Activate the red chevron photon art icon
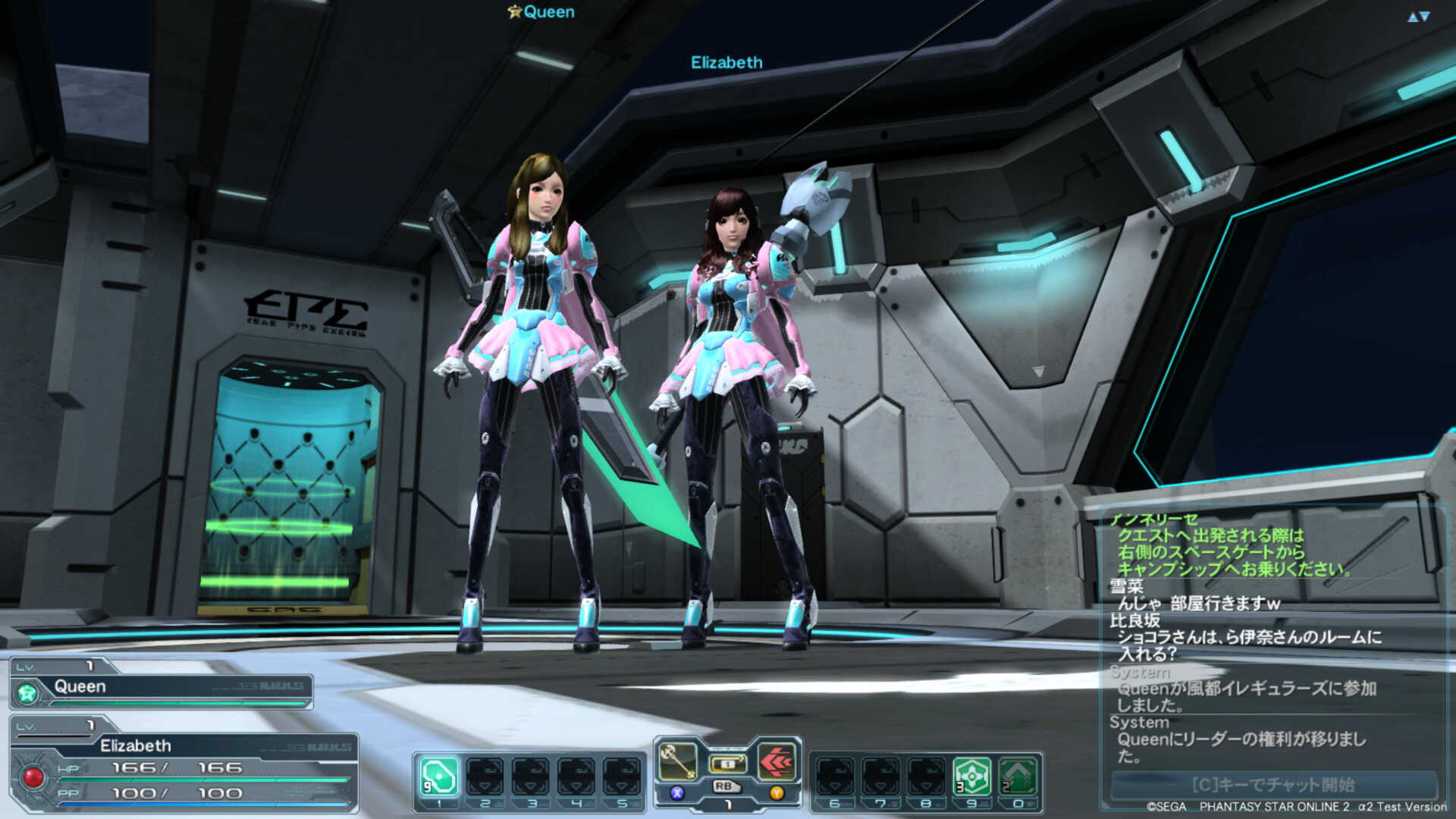 point(777,761)
